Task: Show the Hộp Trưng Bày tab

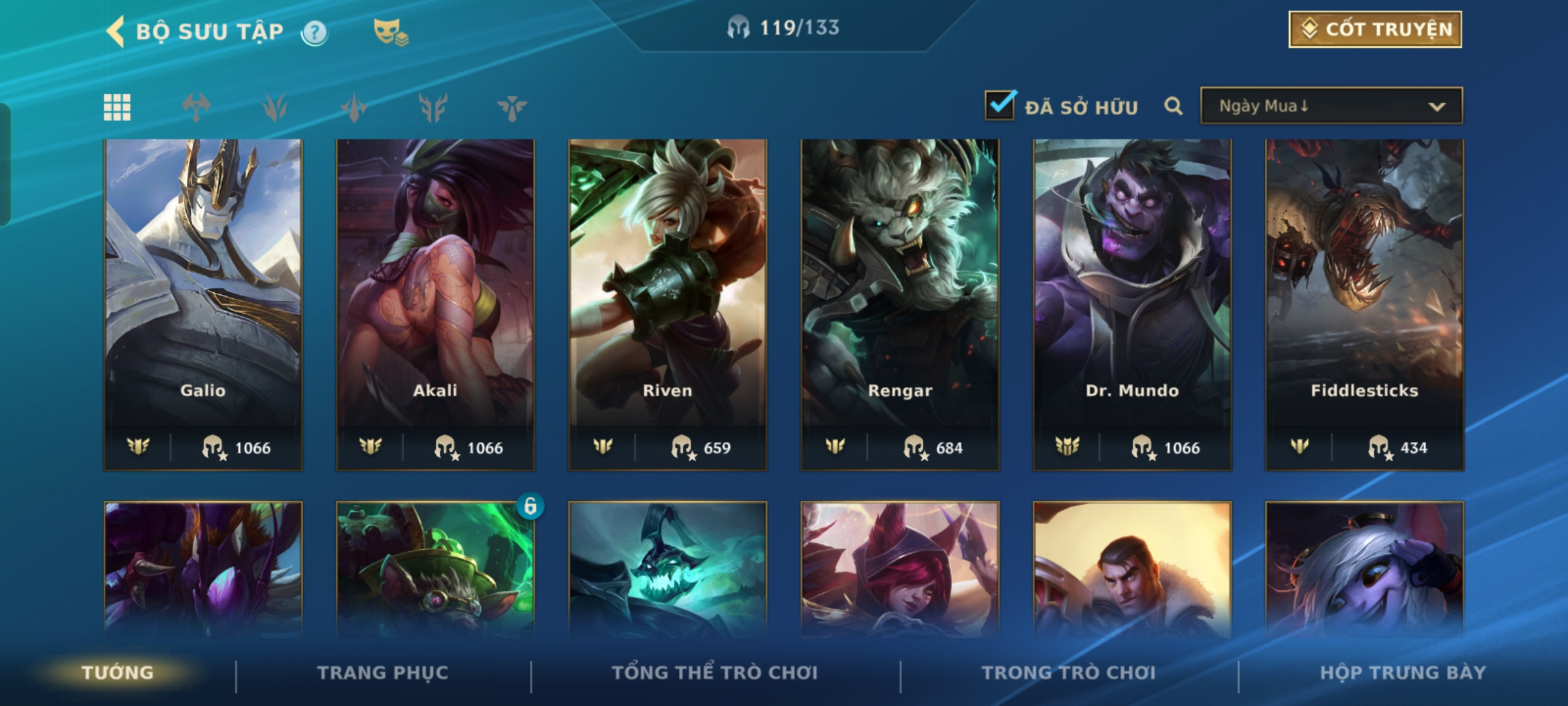Action: tap(1403, 673)
